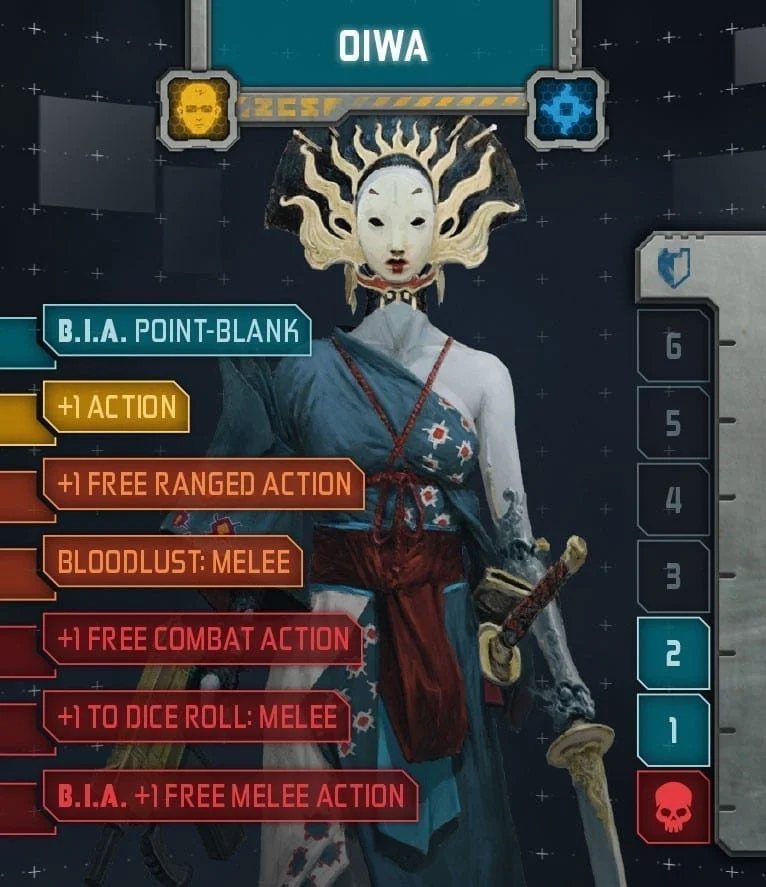Select the highlighted health slot 1
This screenshot has height=887, width=766.
click(673, 730)
